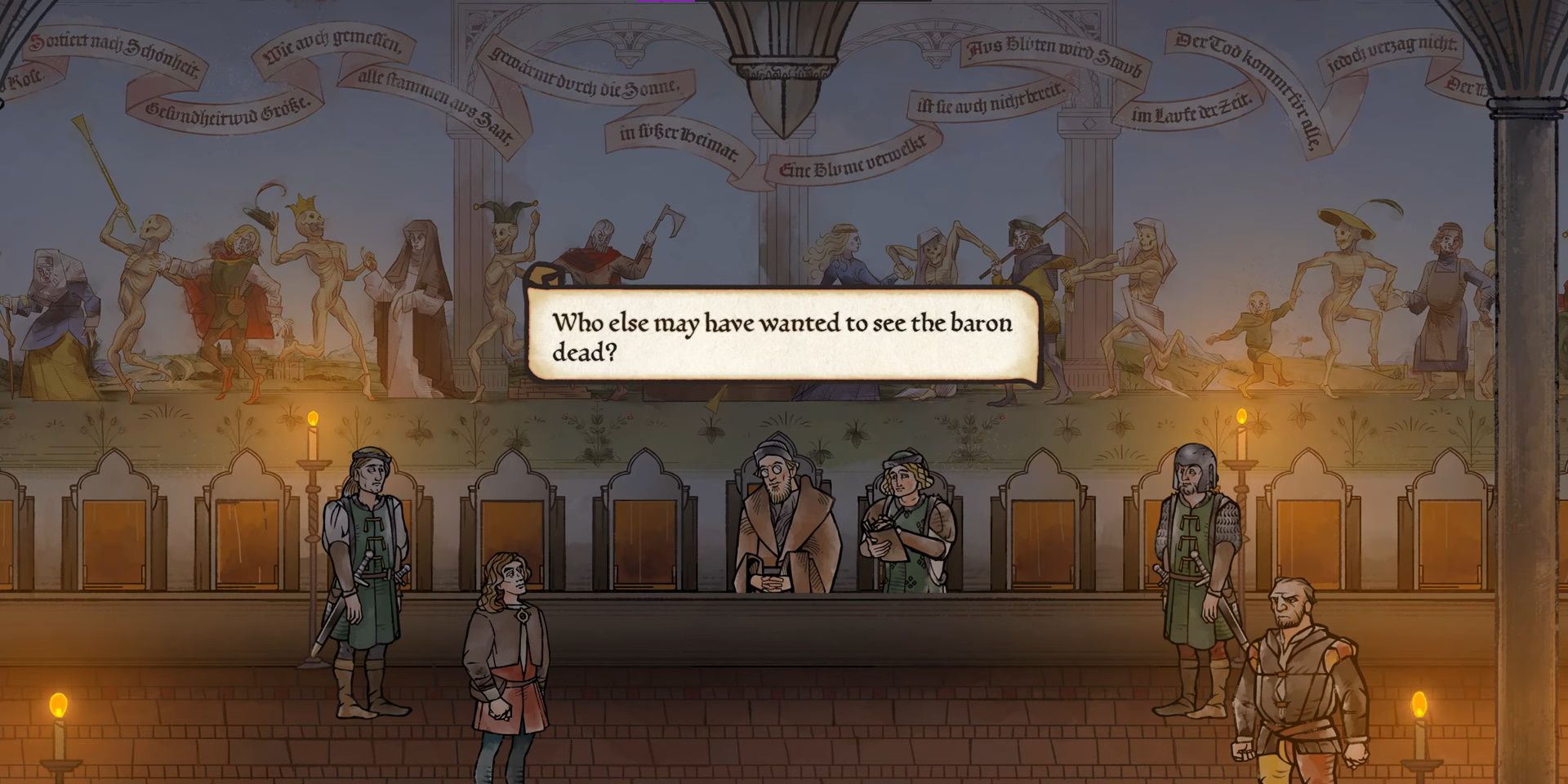Select the skeleton with the large feathered hat
The height and width of the screenshot is (784, 1568).
pyautogui.click(x=1347, y=245)
